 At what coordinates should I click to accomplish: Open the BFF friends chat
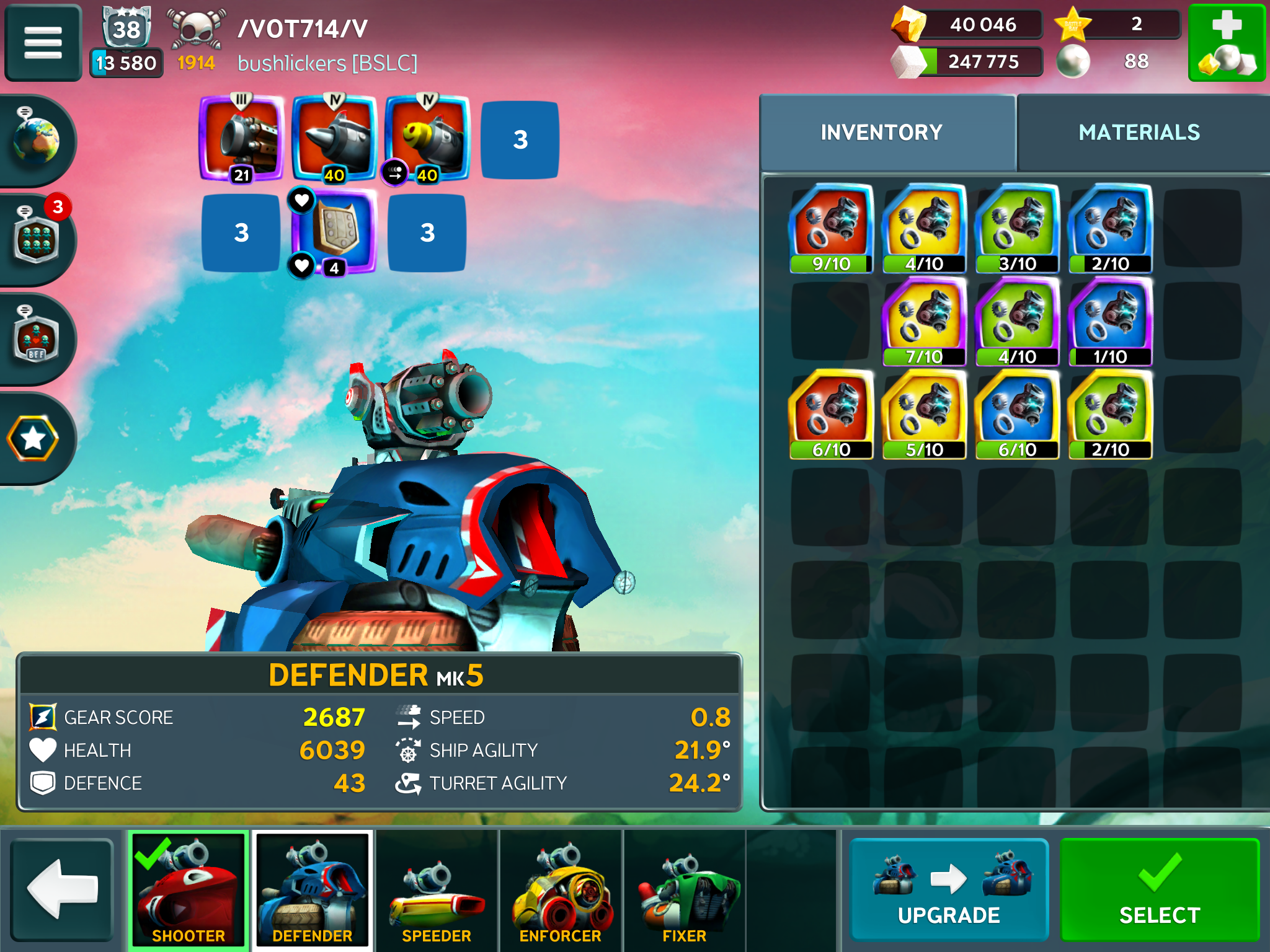coord(37,338)
